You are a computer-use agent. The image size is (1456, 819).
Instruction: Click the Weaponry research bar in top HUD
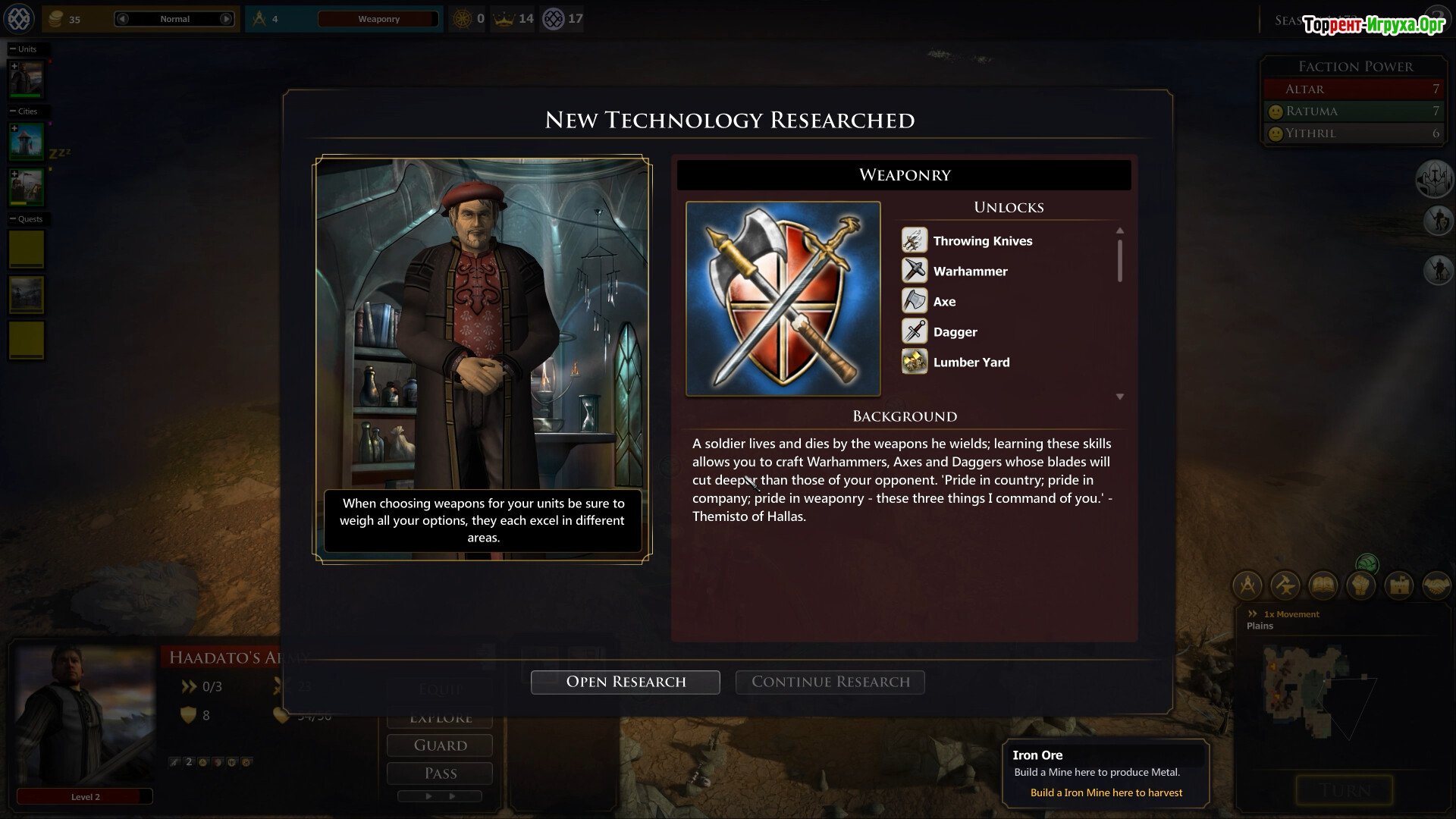pos(378,19)
